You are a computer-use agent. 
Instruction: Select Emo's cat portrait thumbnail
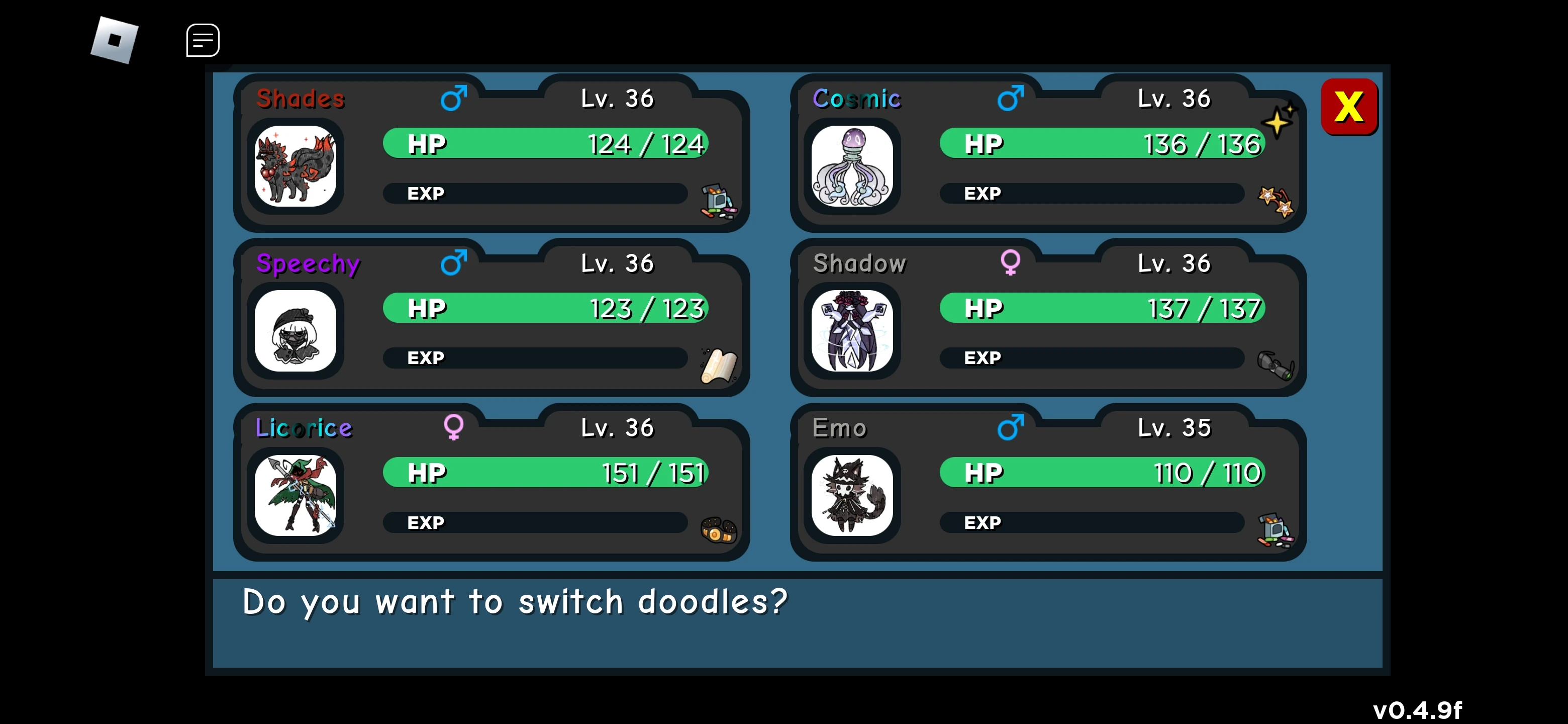pos(852,494)
